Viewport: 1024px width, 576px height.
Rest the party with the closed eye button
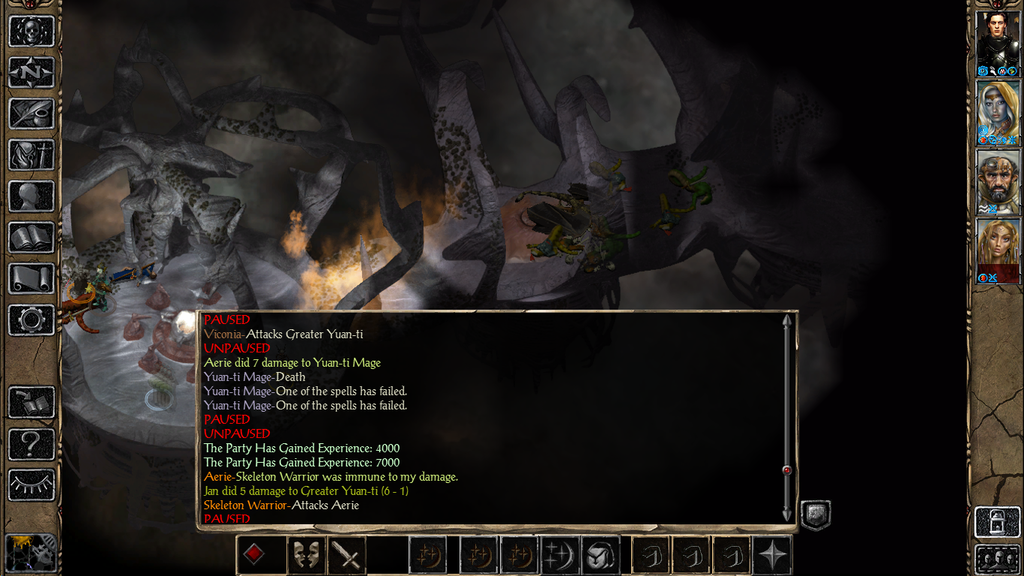point(31,484)
